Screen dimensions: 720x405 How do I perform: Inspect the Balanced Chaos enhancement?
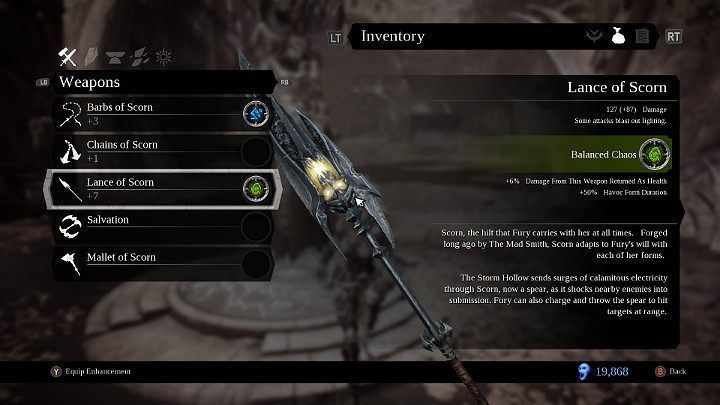pyautogui.click(x=654, y=155)
